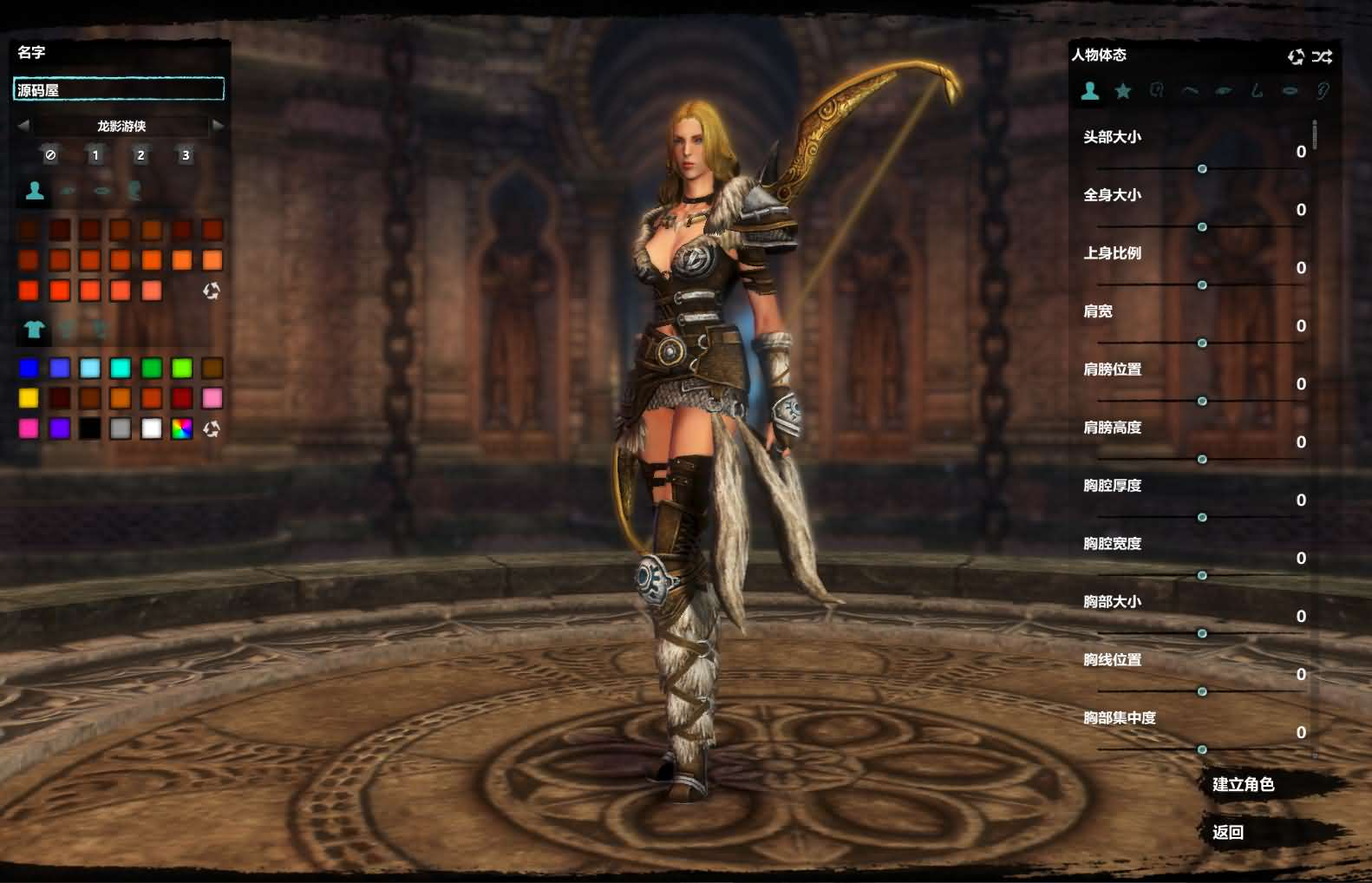Adjust the 胸腔厚度 chest thickness slider

tap(1202, 517)
